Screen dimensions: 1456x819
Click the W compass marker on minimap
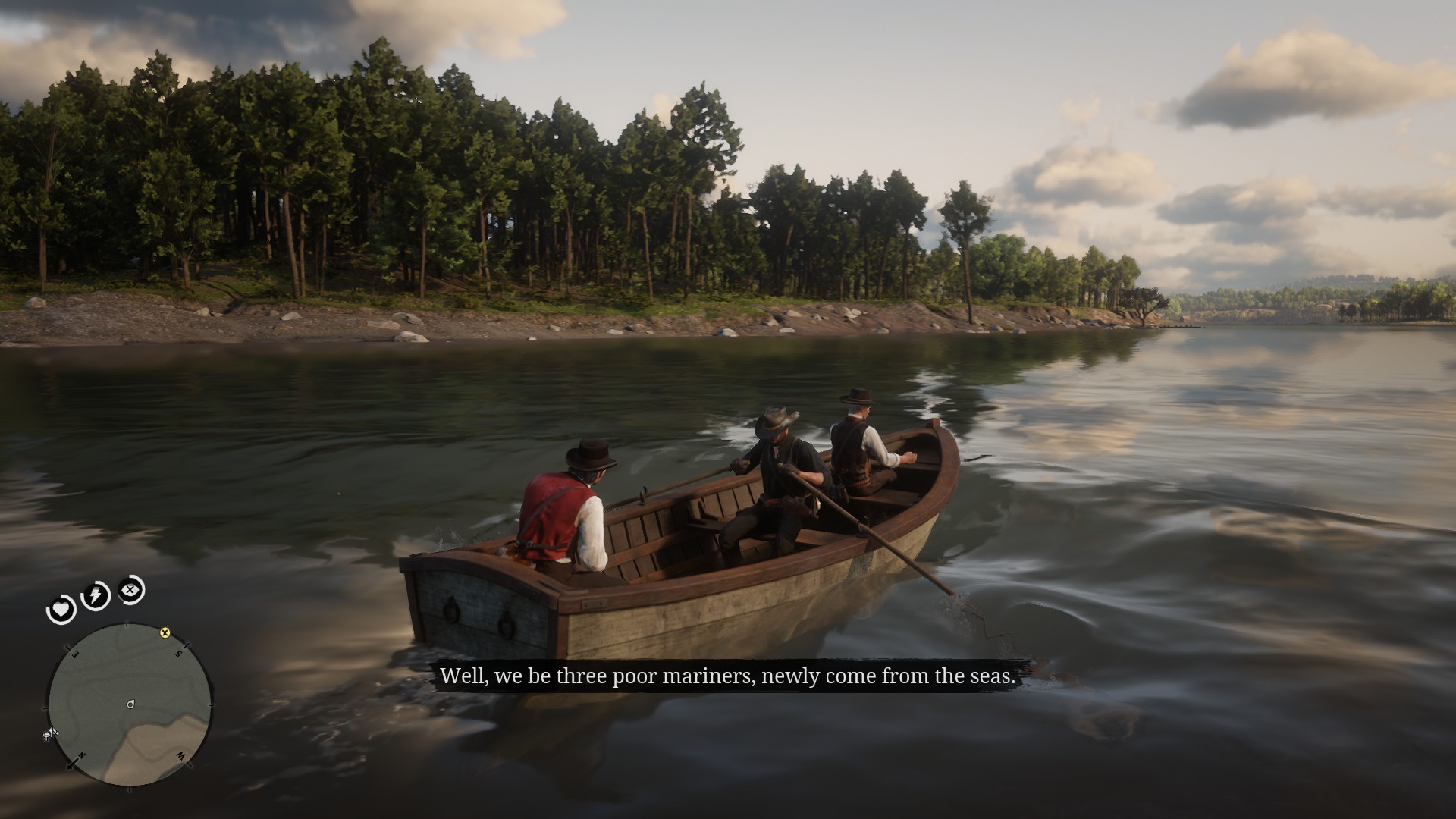click(x=181, y=755)
